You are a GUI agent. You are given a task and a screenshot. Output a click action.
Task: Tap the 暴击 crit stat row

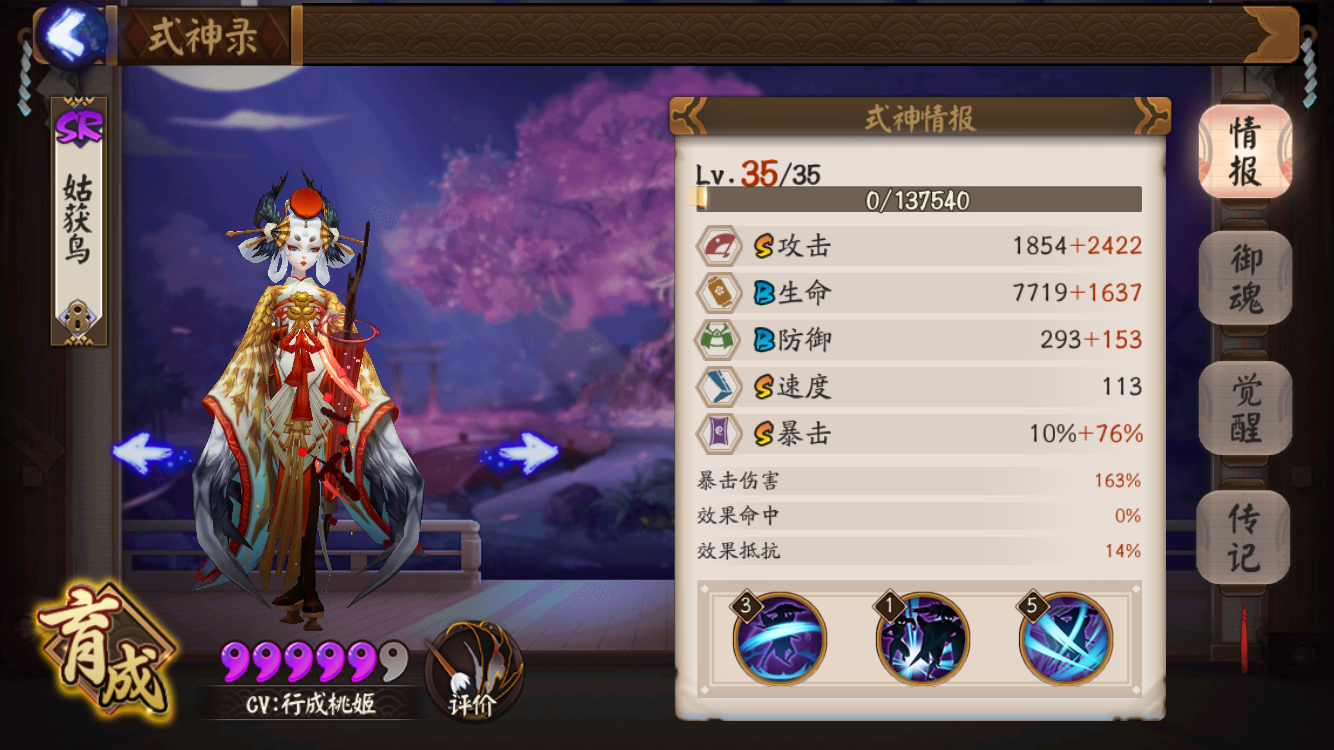point(919,434)
